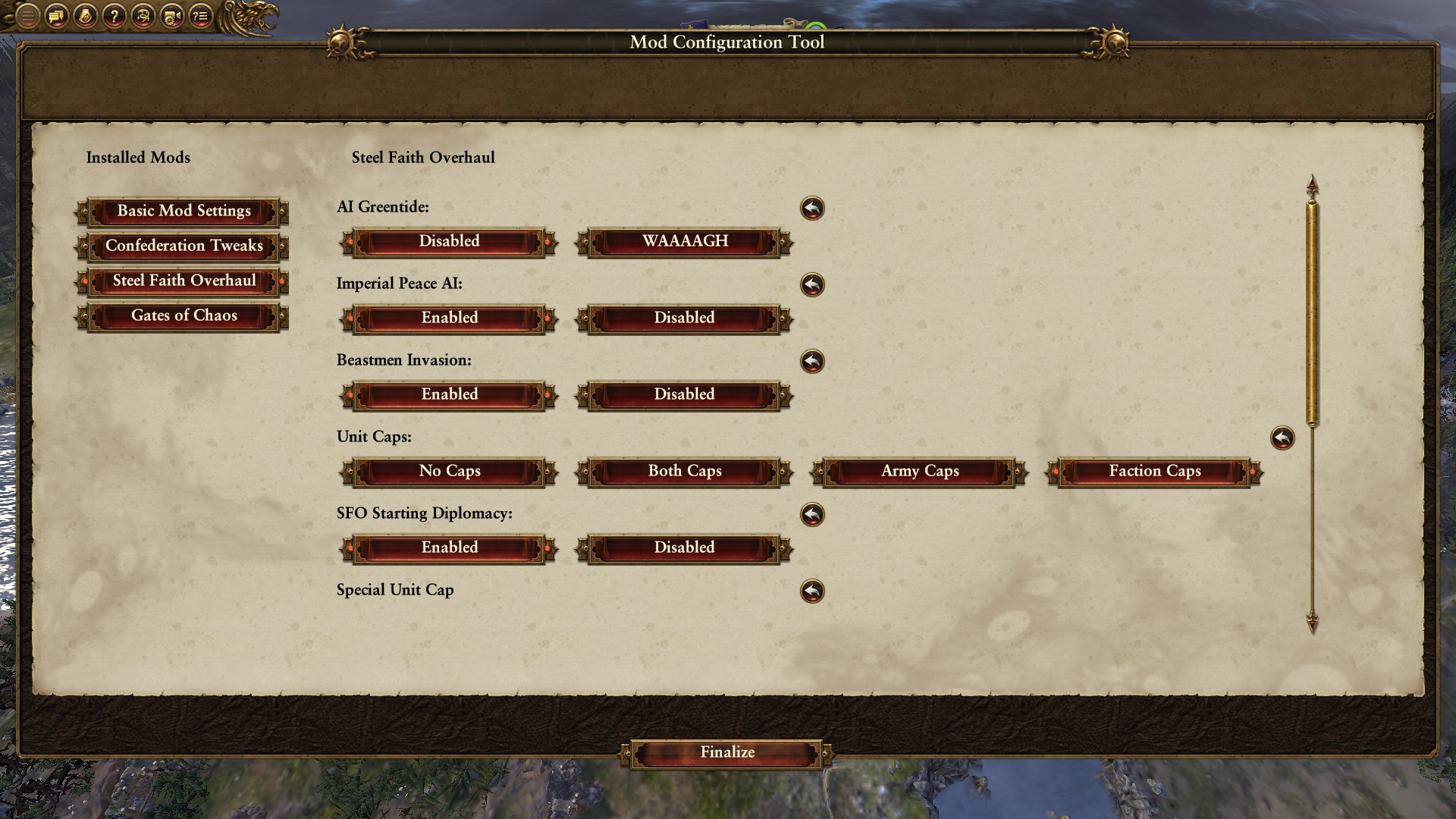This screenshot has height=819, width=1456.
Task: Reset the Special Unit Cap setting
Action: coord(812,591)
